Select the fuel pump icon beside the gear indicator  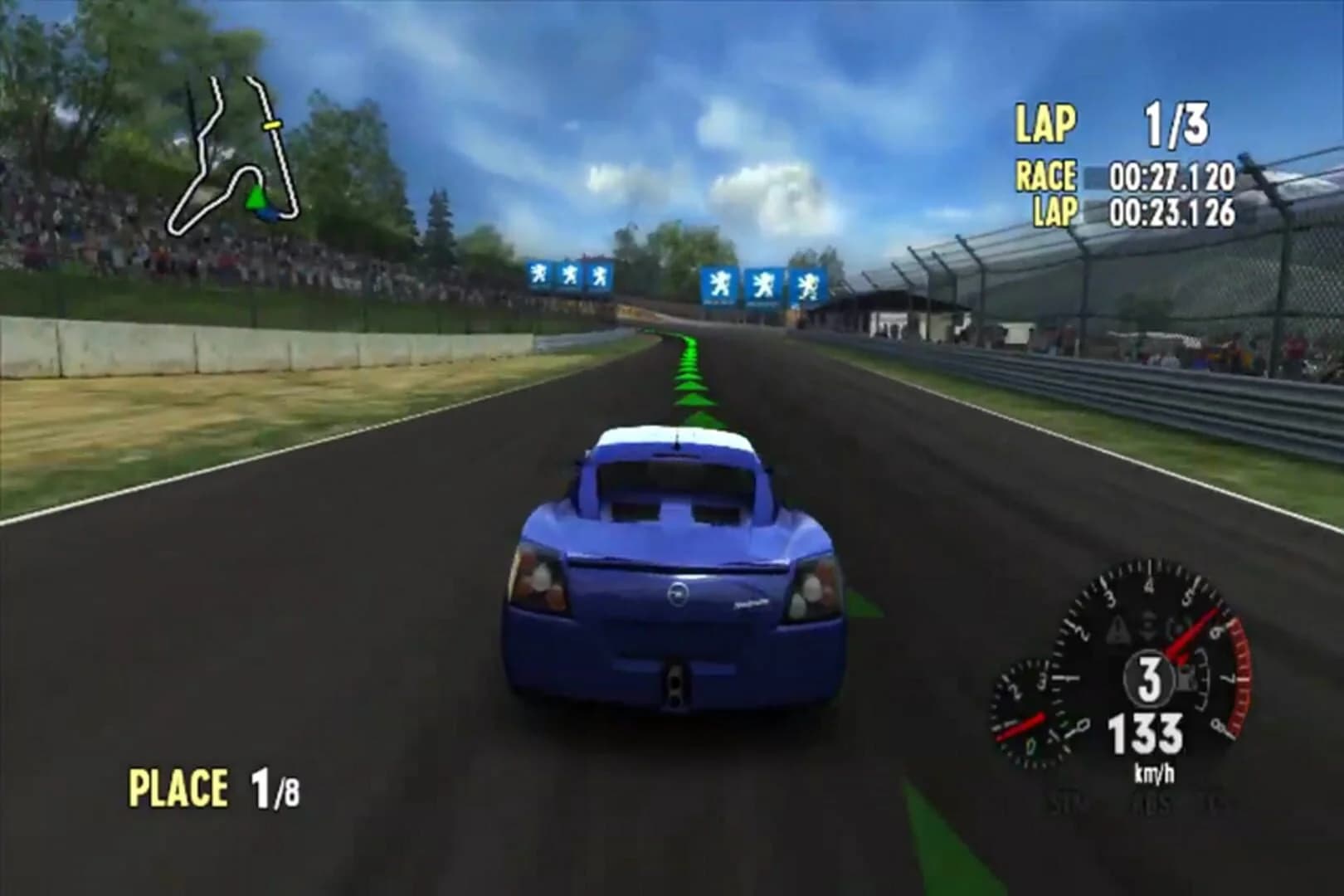coord(1186,679)
